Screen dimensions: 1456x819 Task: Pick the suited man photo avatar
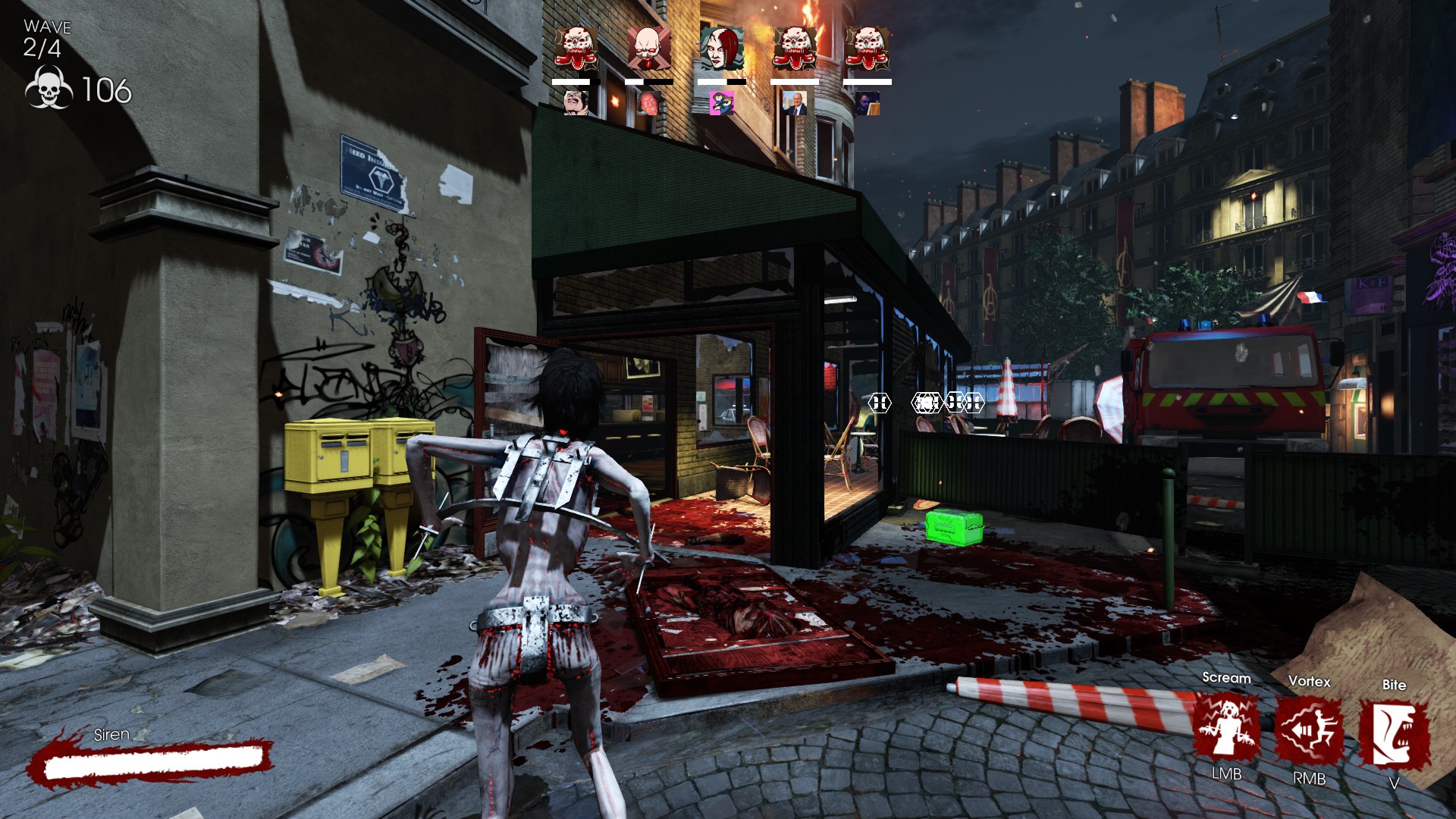click(x=794, y=103)
